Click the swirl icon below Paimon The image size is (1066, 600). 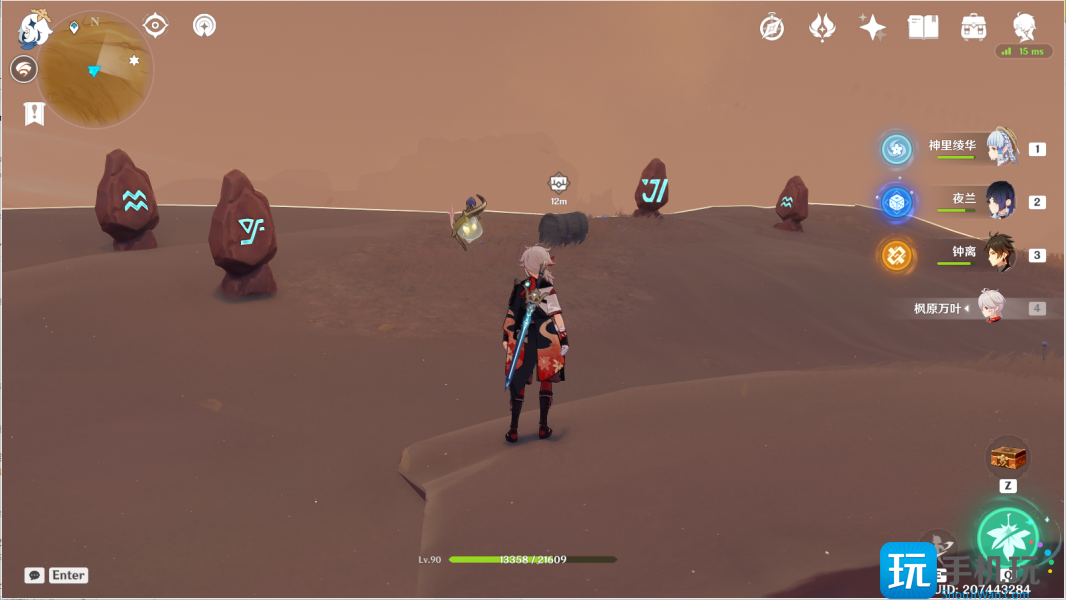[24, 69]
